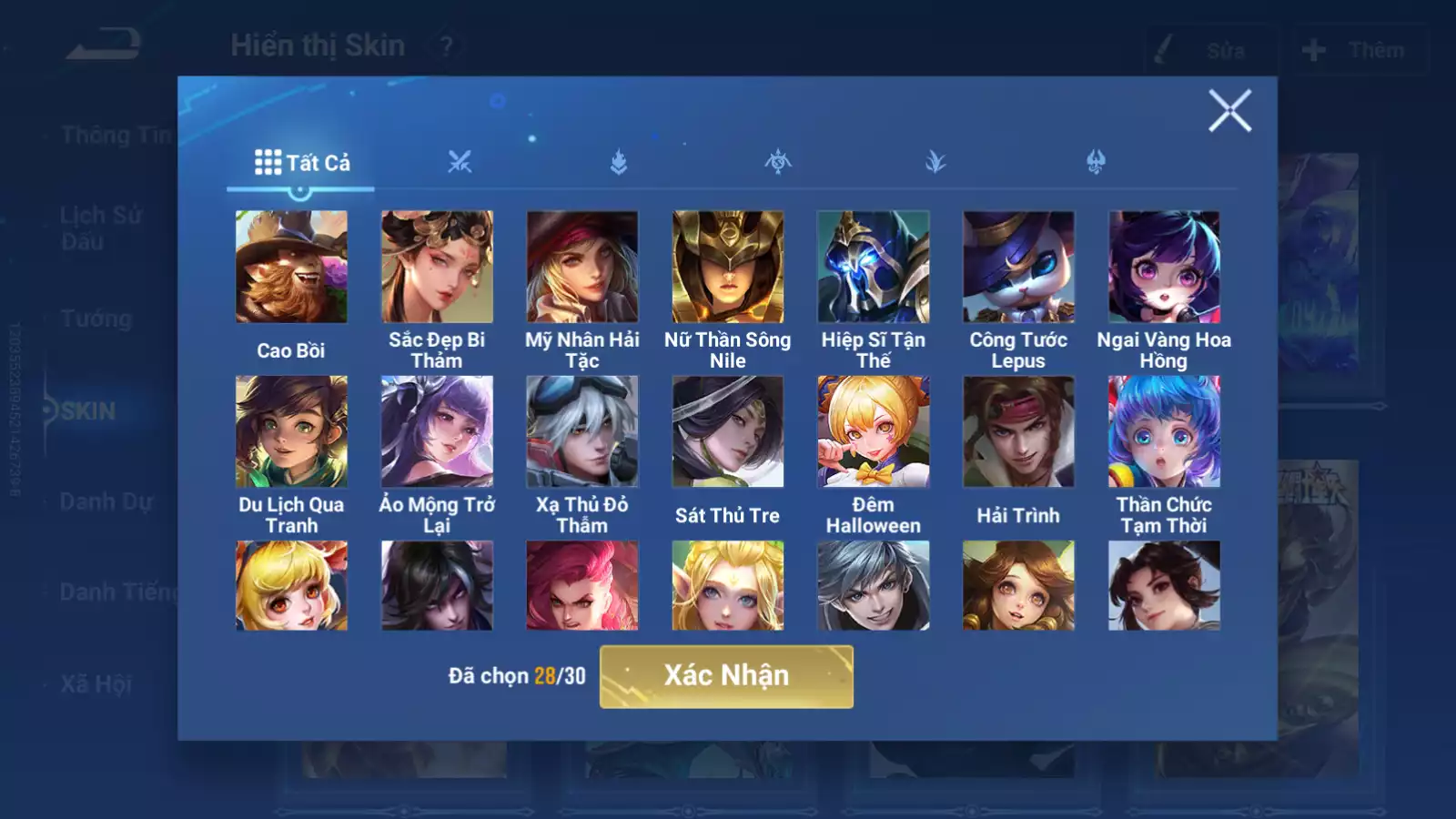Pick the Mỹ Nhân Hải Tặc skin
The width and height of the screenshot is (1456, 819).
point(582,267)
